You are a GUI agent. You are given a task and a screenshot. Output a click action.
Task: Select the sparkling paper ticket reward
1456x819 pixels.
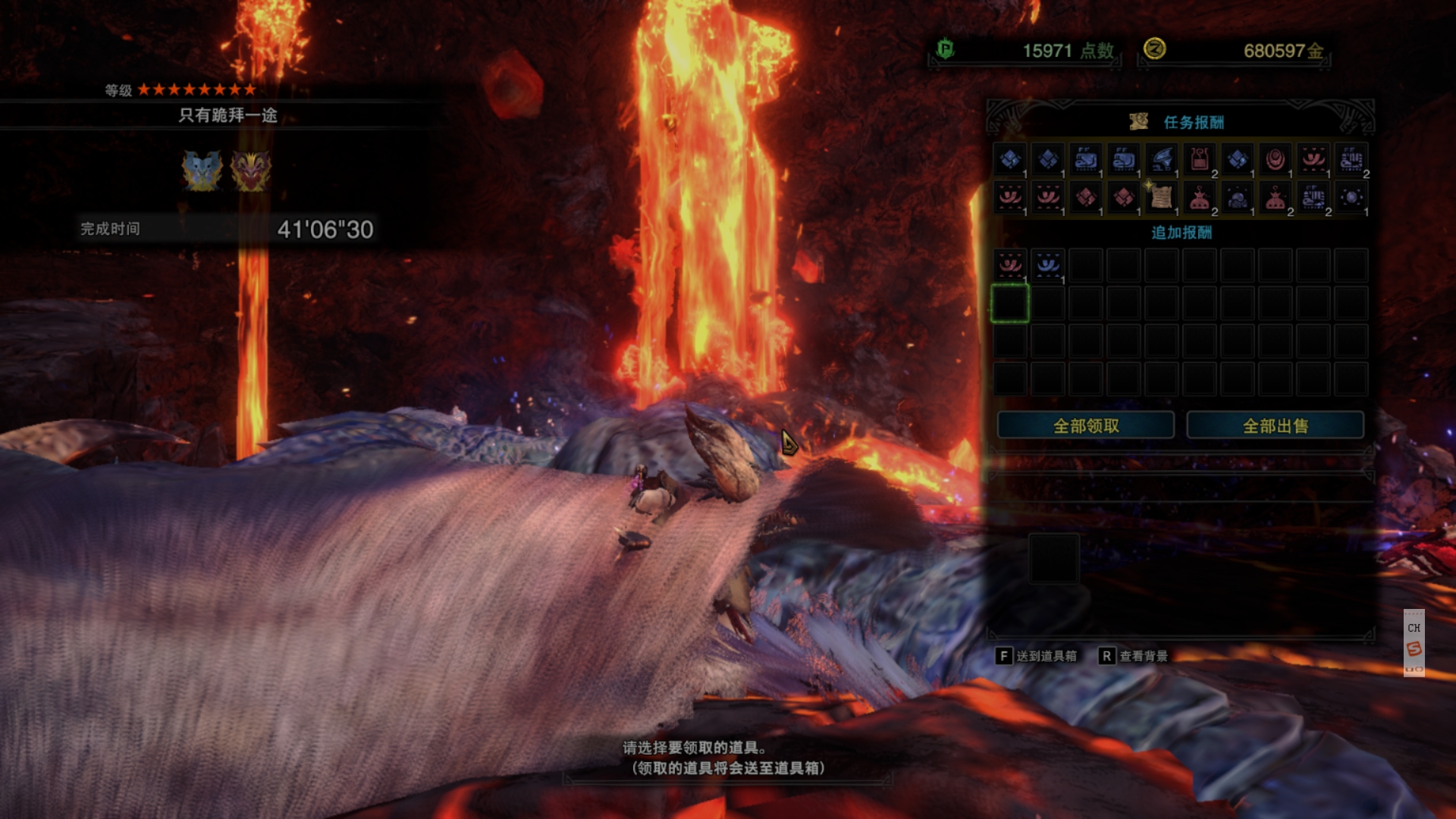(x=1162, y=197)
